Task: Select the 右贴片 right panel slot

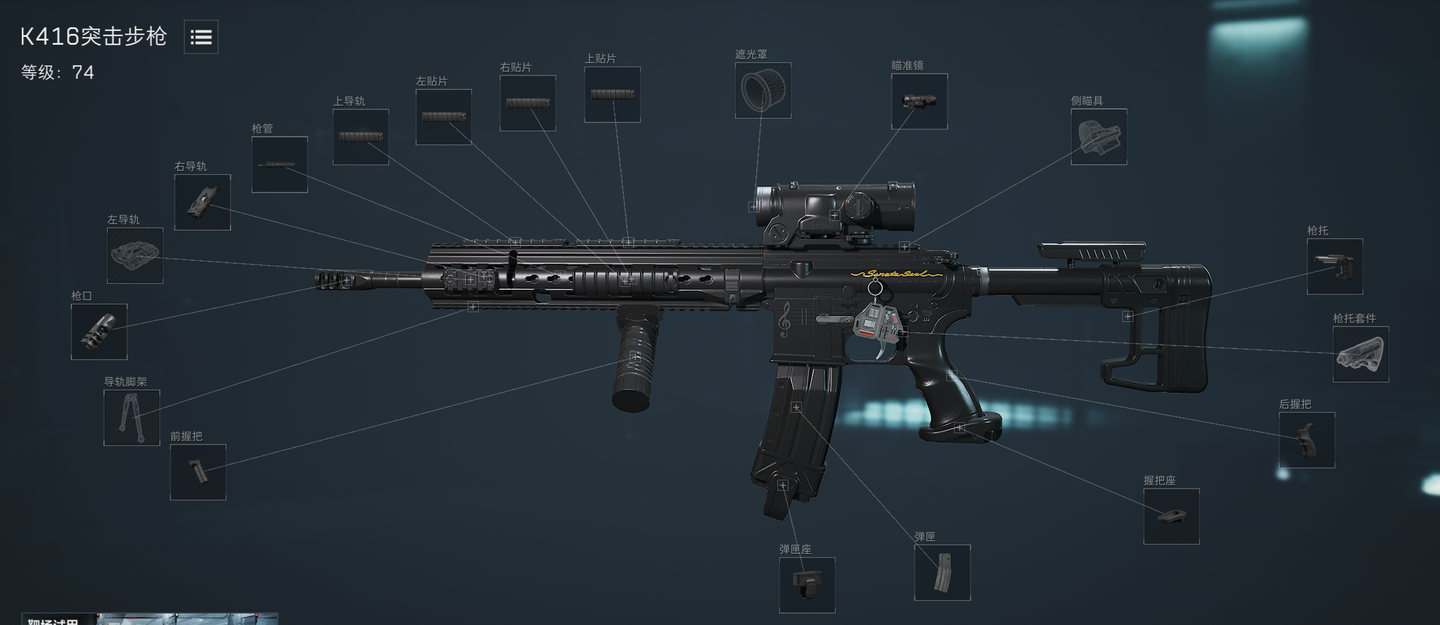Action: [527, 103]
